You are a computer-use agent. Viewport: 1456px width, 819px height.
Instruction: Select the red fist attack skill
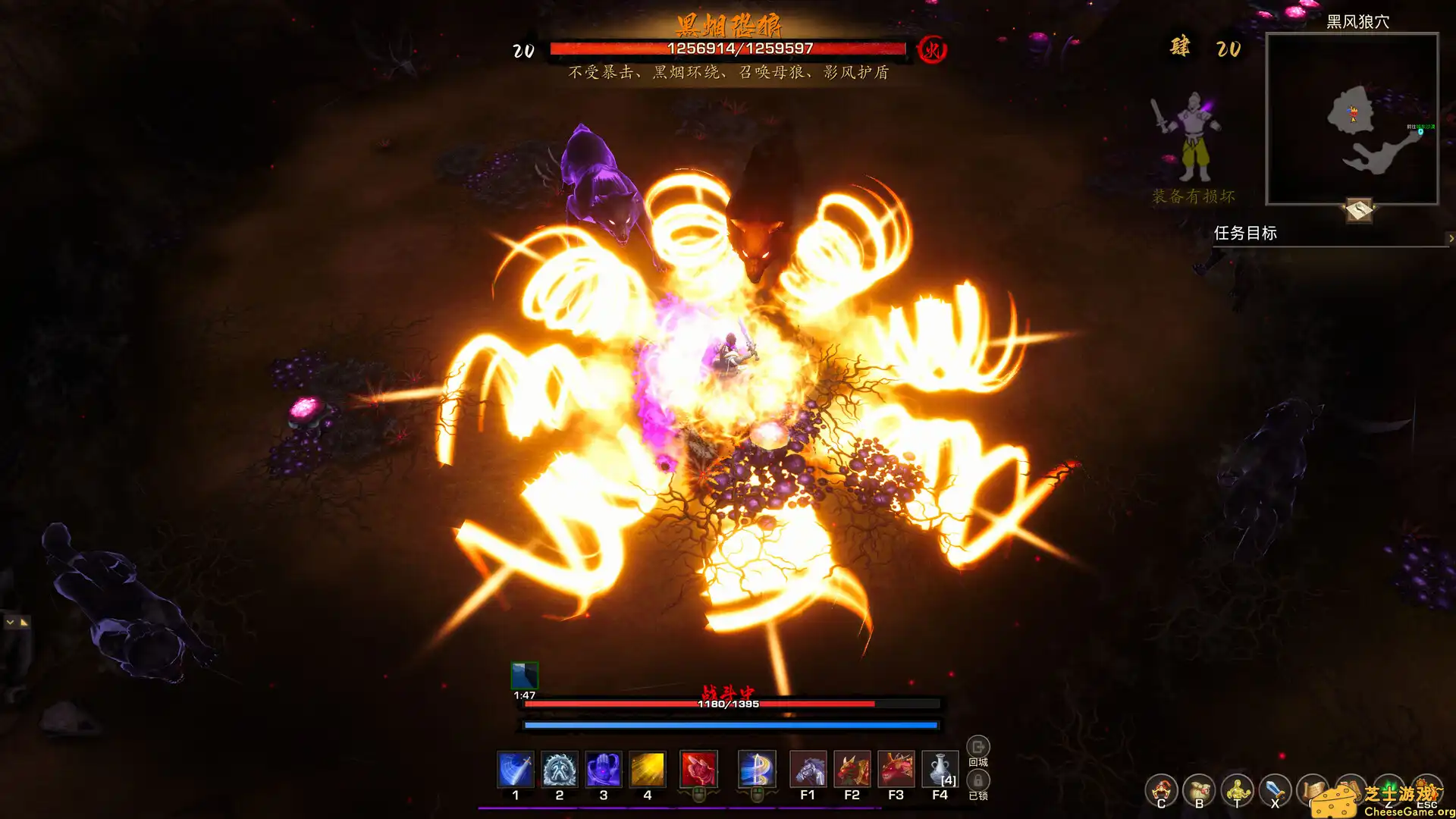[x=698, y=770]
